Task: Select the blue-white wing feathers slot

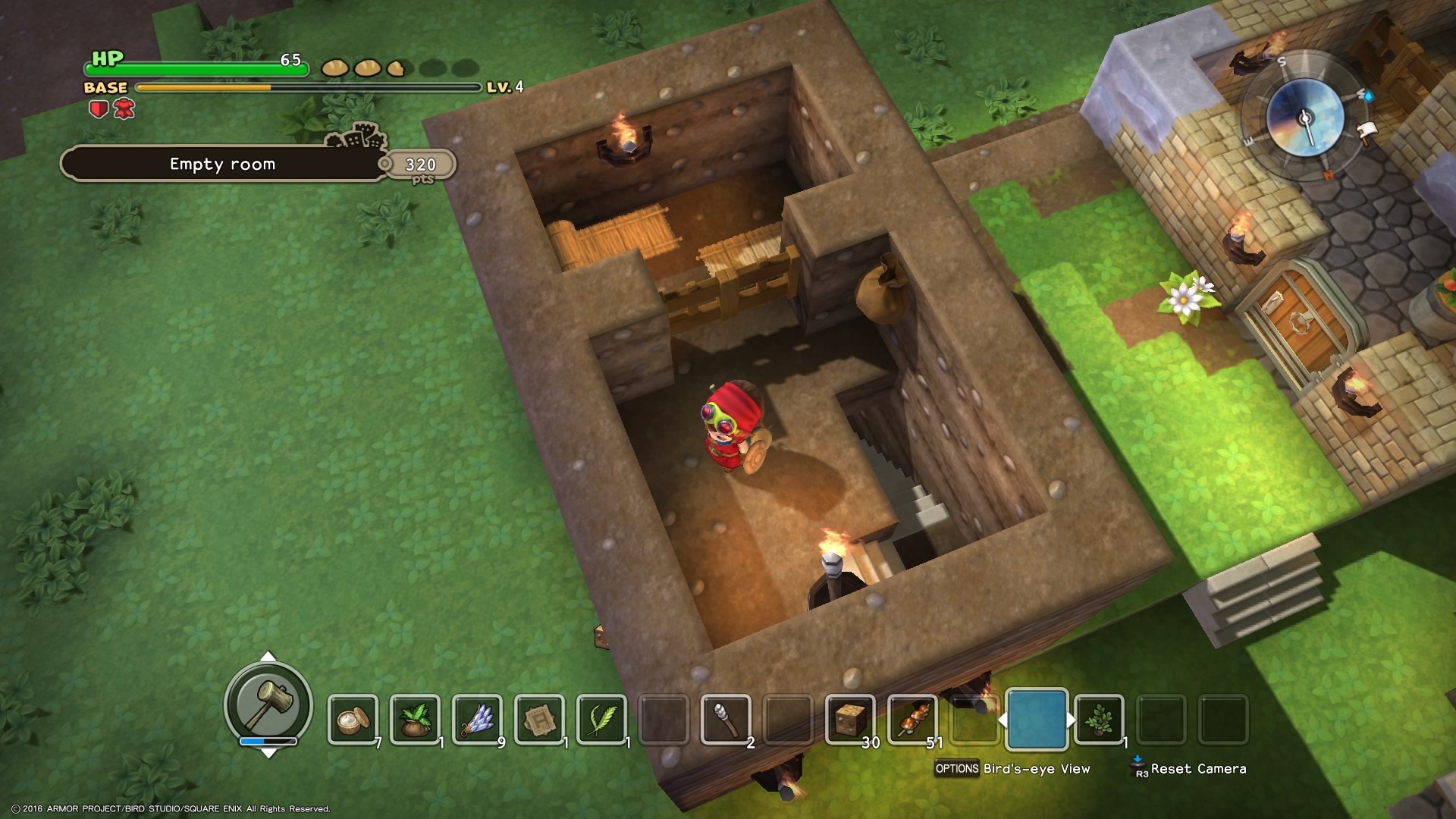Action: (477, 719)
